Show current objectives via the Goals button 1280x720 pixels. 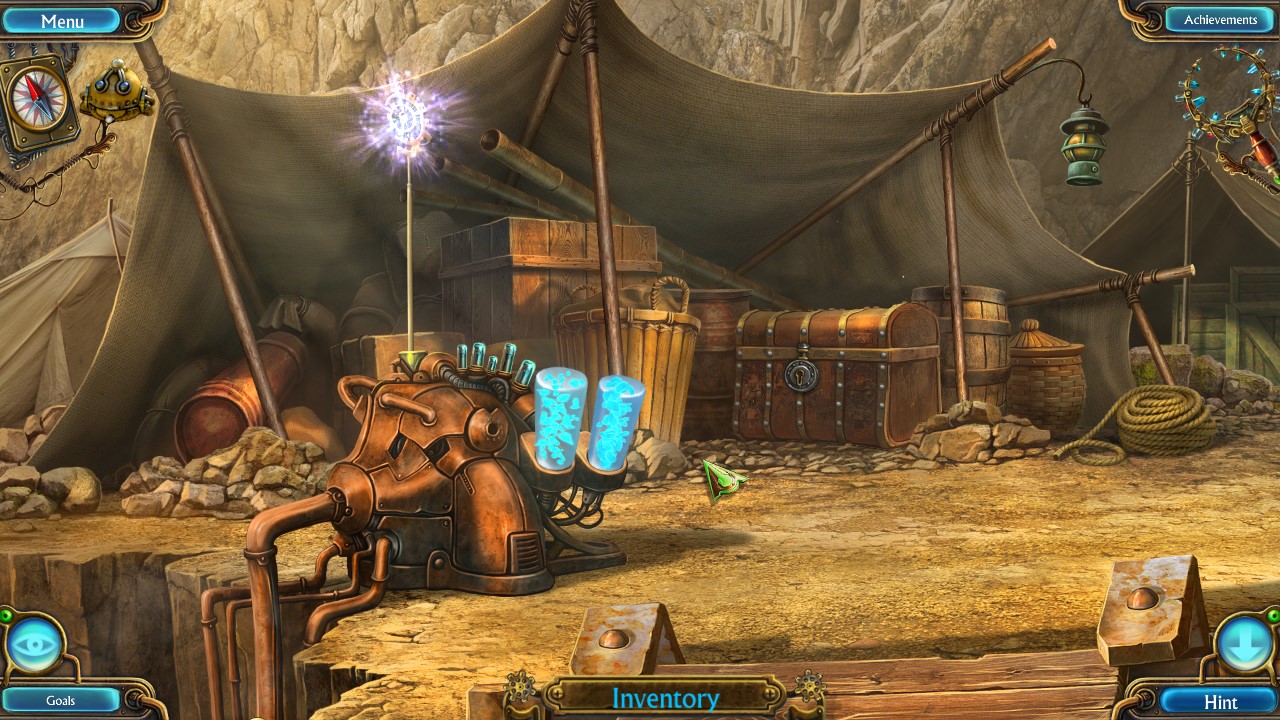62,700
